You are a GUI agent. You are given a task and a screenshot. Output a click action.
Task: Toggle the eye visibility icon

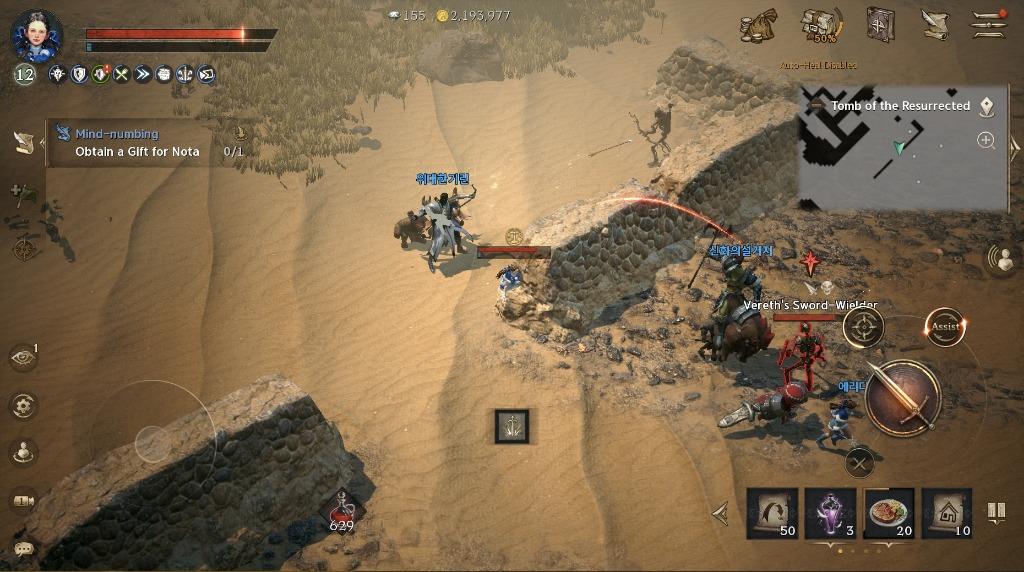coord(22,357)
